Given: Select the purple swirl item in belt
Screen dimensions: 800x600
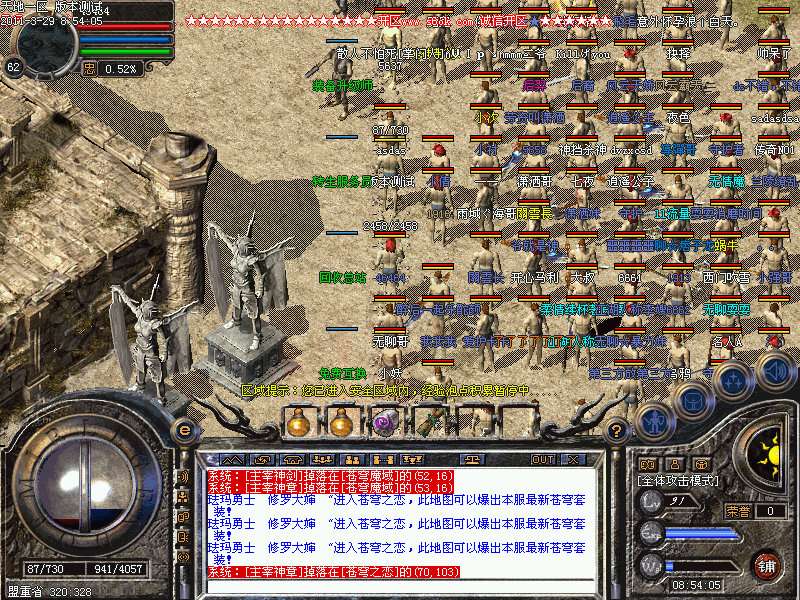Looking at the screenshot, I should point(384,423).
